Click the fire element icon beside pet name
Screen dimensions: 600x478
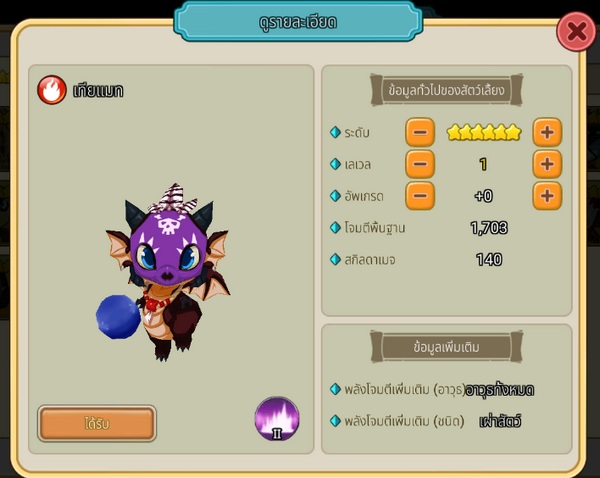pyautogui.click(x=52, y=90)
